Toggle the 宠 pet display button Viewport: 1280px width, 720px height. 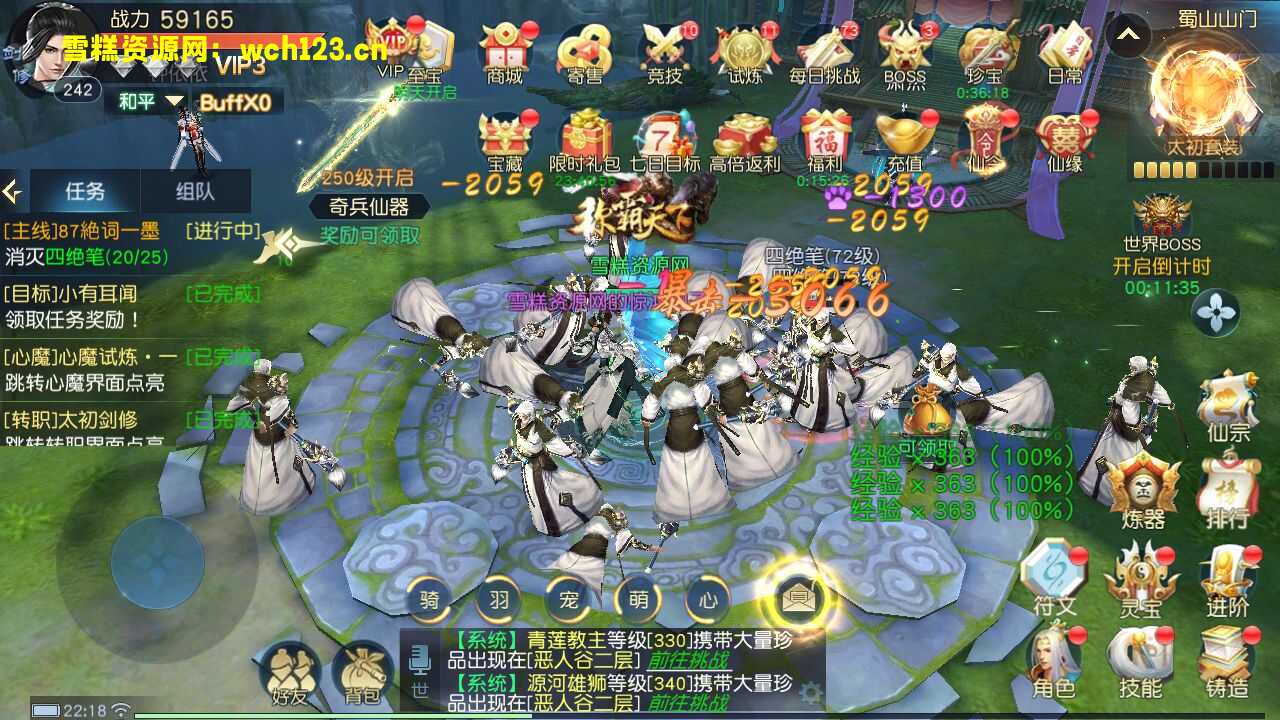(567, 601)
